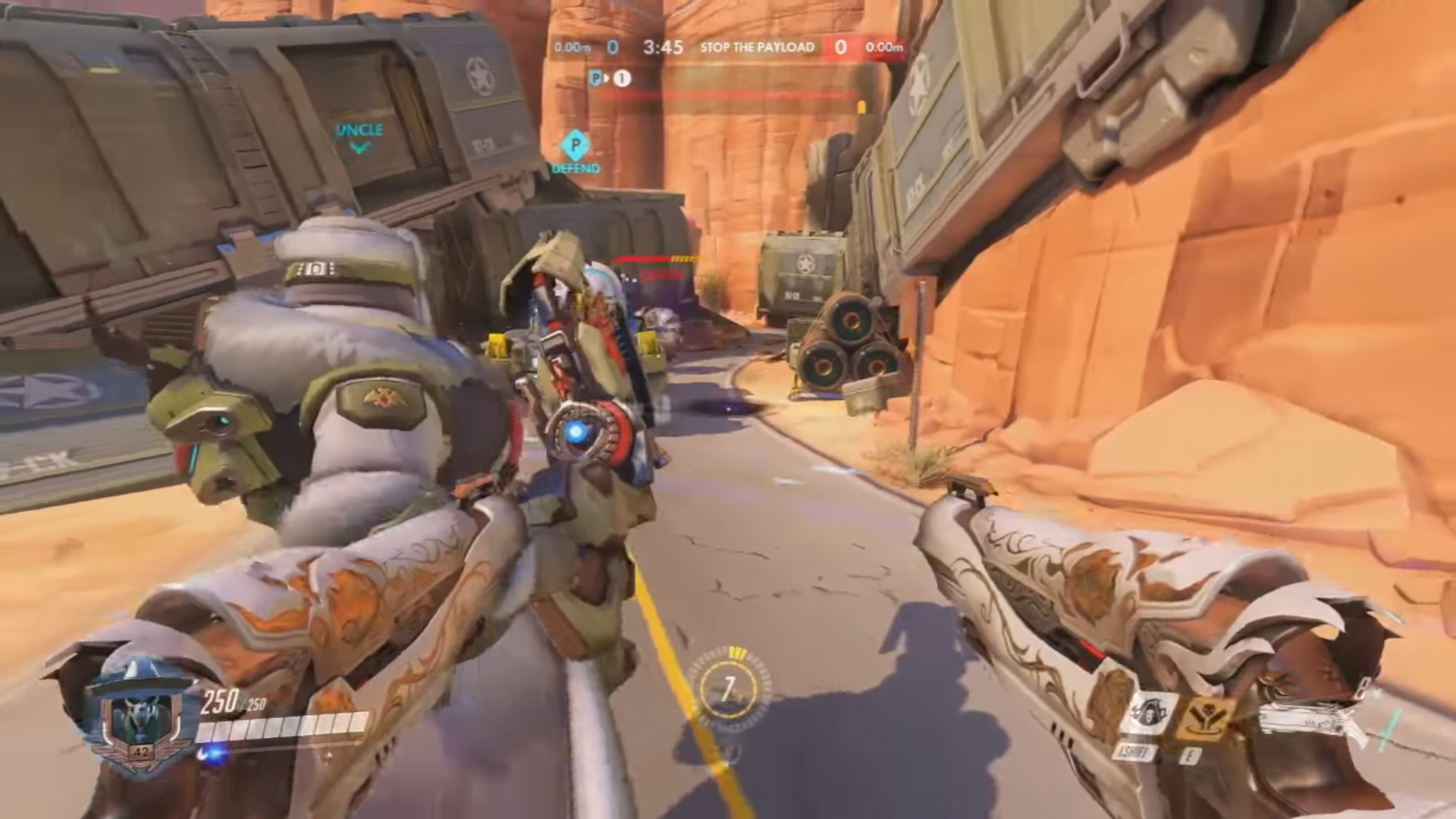
Task: Click the diamond payload Defend marker
Action: [x=575, y=145]
